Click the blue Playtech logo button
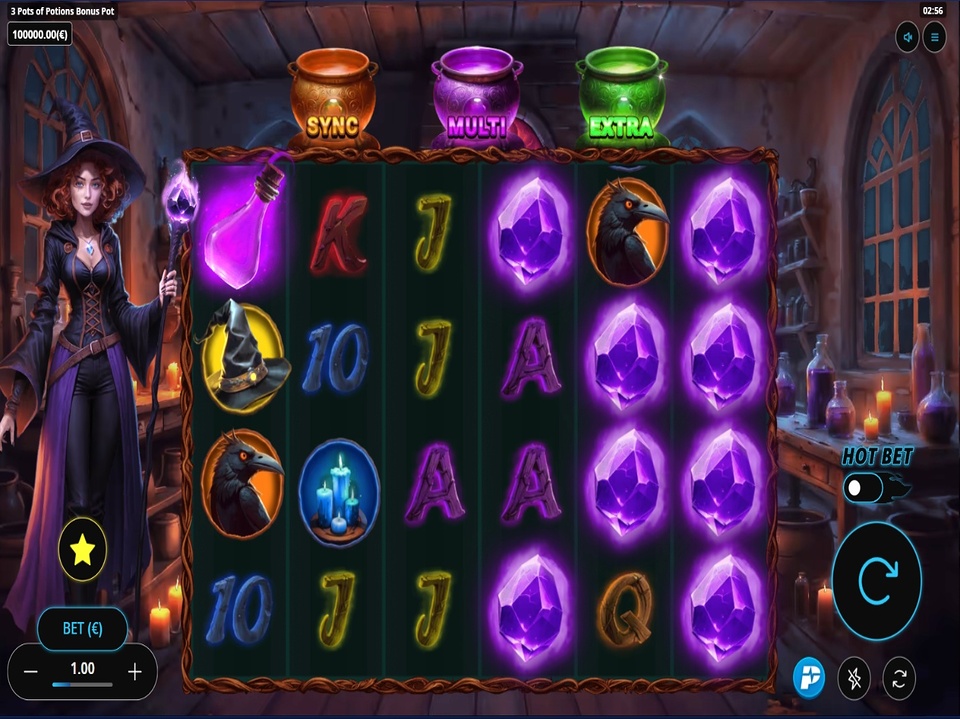This screenshot has width=960, height=719. pyautogui.click(x=808, y=677)
